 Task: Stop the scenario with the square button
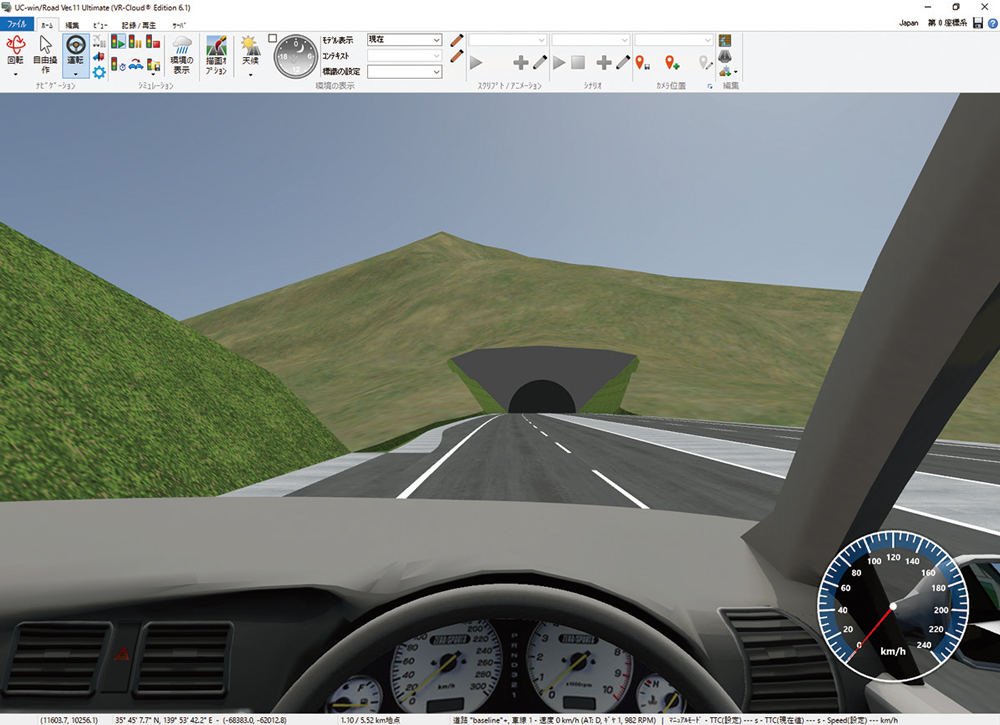point(578,62)
